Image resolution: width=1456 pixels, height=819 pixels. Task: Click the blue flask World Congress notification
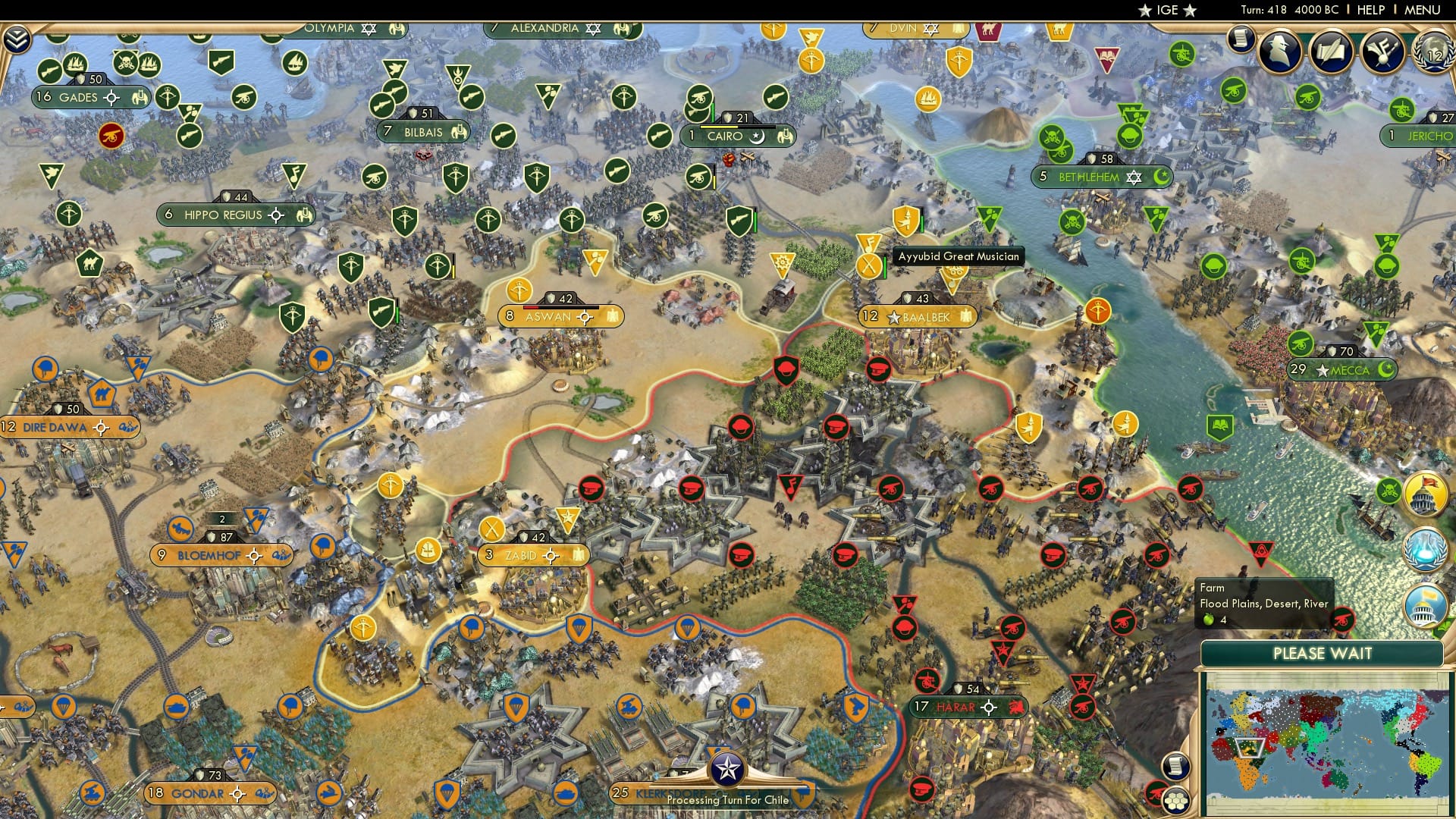pos(1424,548)
